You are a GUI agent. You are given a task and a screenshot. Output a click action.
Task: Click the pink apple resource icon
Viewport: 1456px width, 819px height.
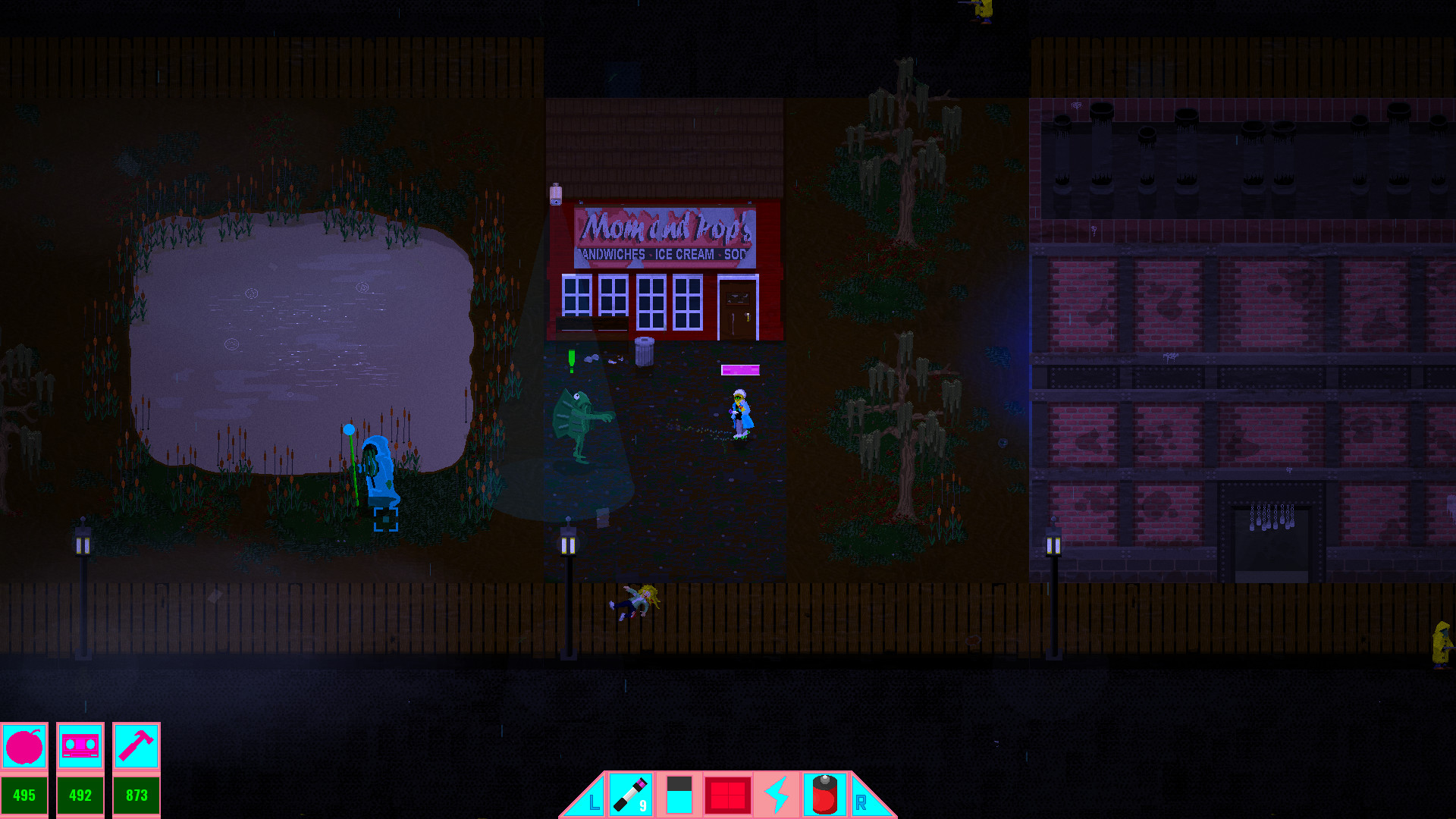[25, 746]
